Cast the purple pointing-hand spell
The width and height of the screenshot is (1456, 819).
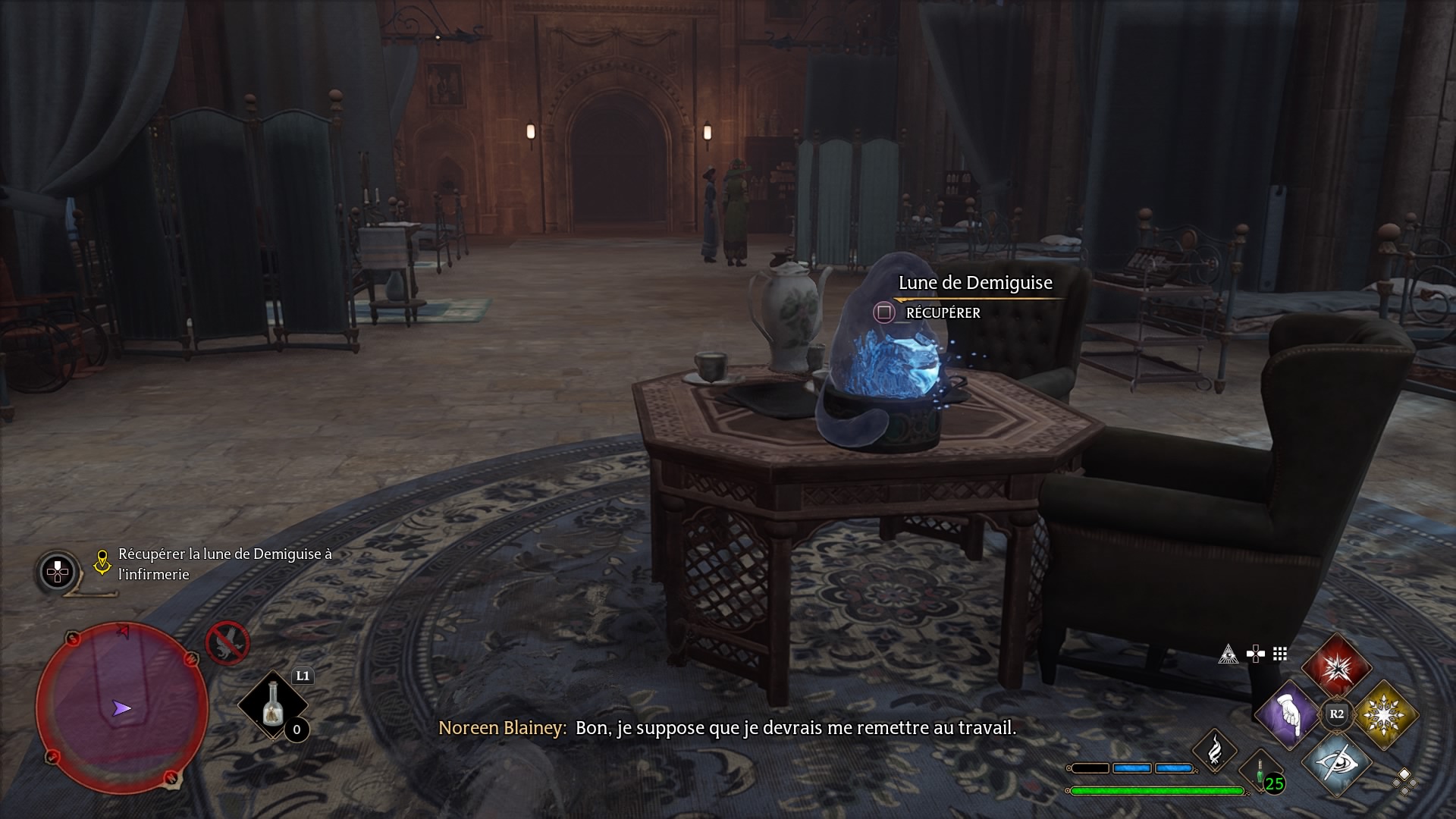(1288, 714)
